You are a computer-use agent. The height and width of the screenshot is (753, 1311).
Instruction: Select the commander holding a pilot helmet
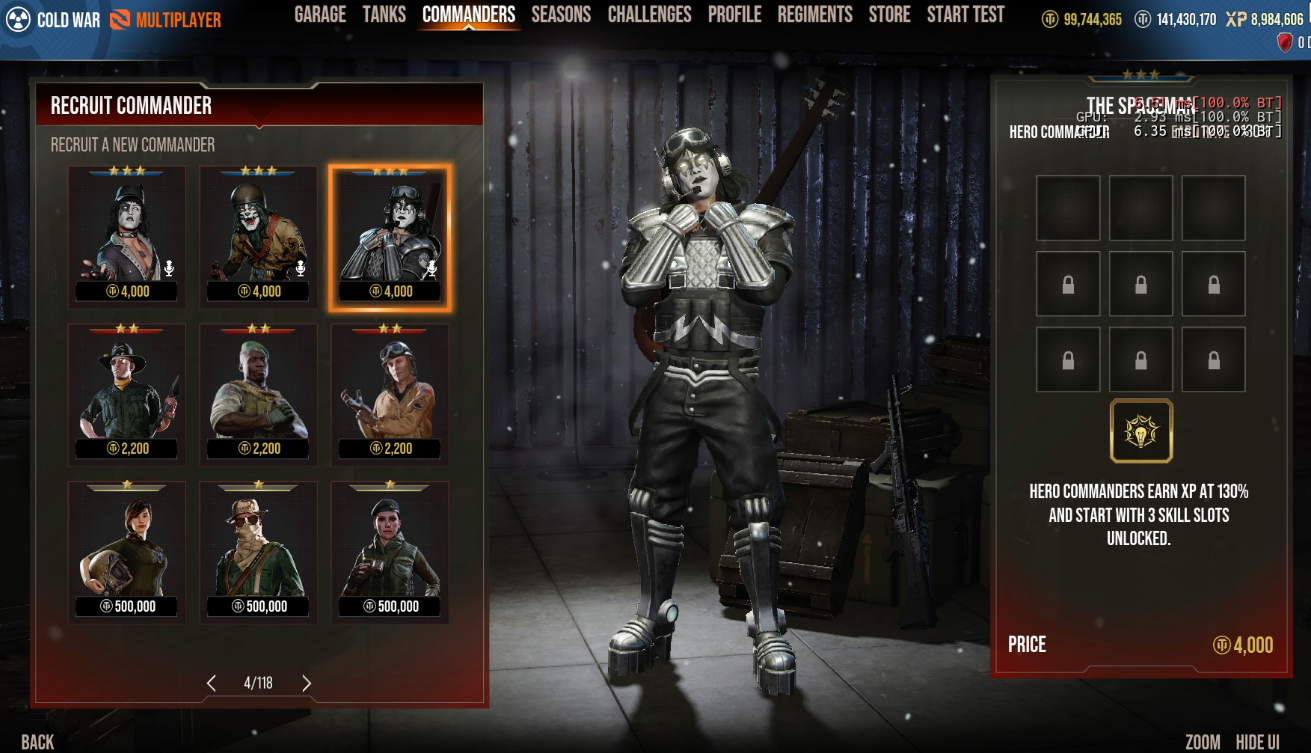tap(127, 551)
